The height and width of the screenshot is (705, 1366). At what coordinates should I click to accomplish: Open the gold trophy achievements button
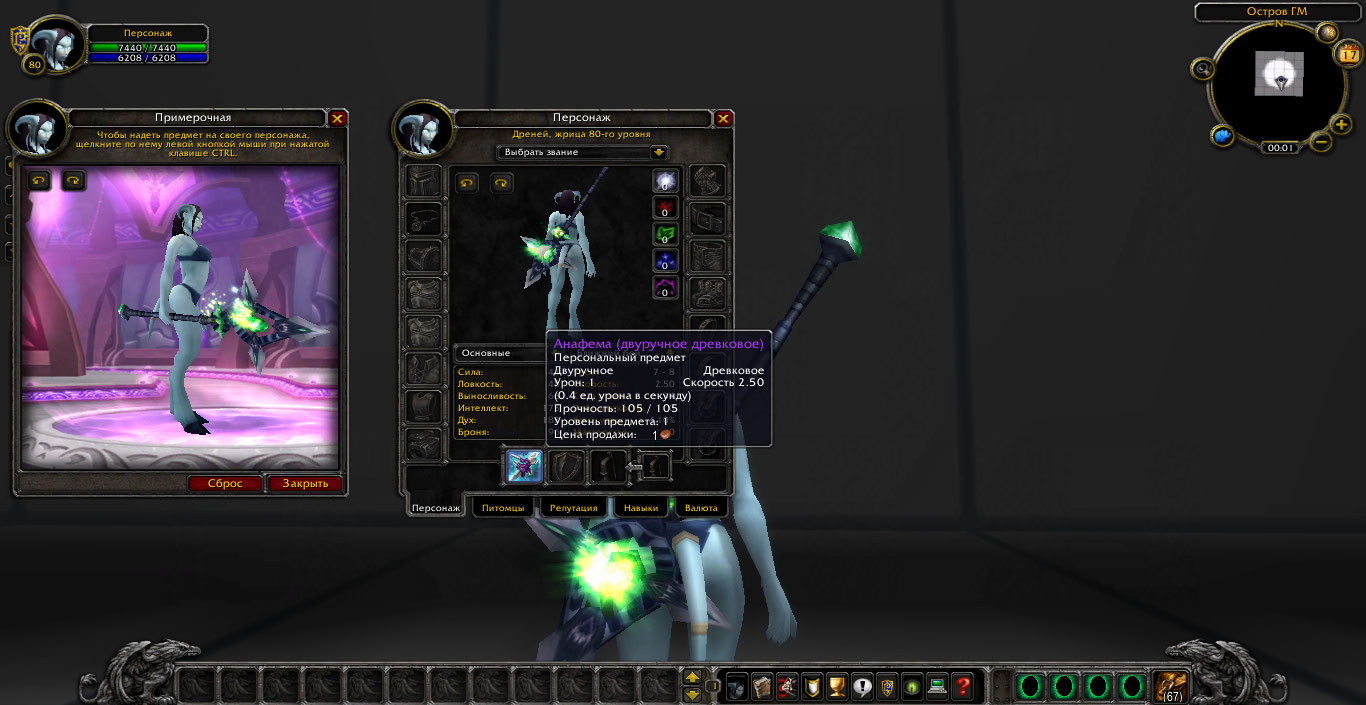tap(837, 686)
